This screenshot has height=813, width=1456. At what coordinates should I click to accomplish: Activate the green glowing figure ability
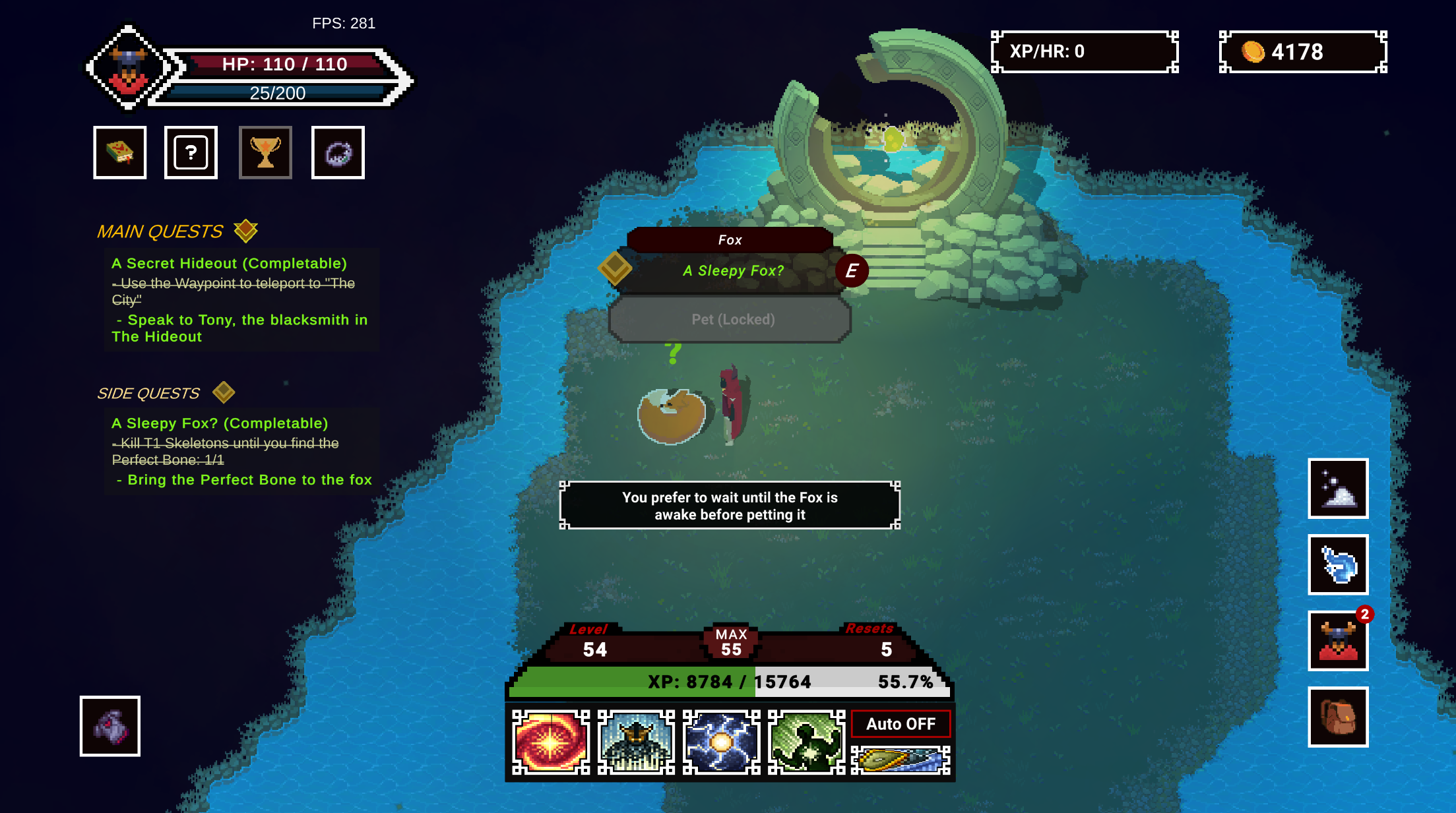pyautogui.click(x=806, y=742)
